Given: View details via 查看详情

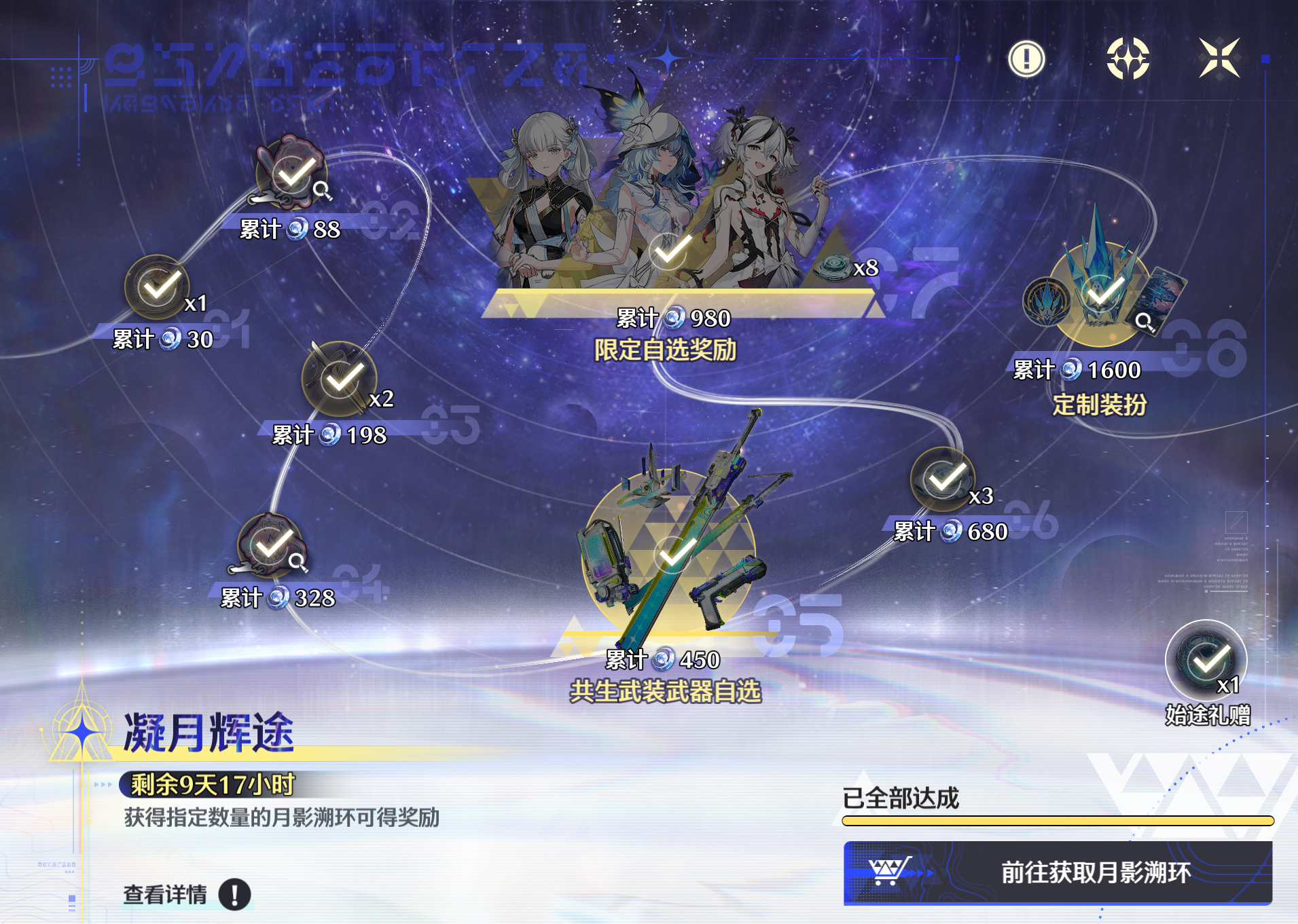Looking at the screenshot, I should [x=186, y=894].
